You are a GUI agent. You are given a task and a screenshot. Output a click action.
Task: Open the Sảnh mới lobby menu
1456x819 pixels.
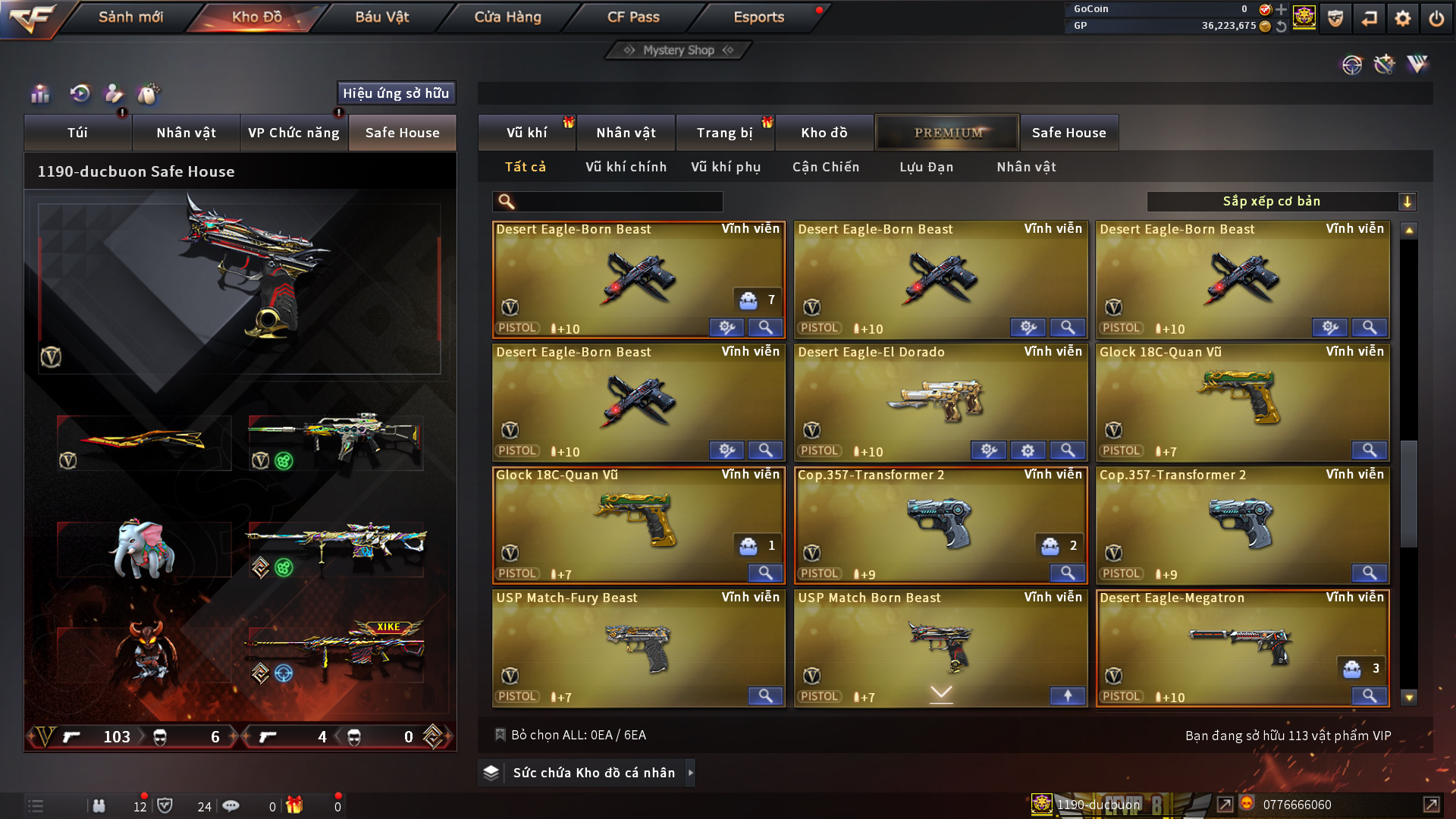click(130, 17)
